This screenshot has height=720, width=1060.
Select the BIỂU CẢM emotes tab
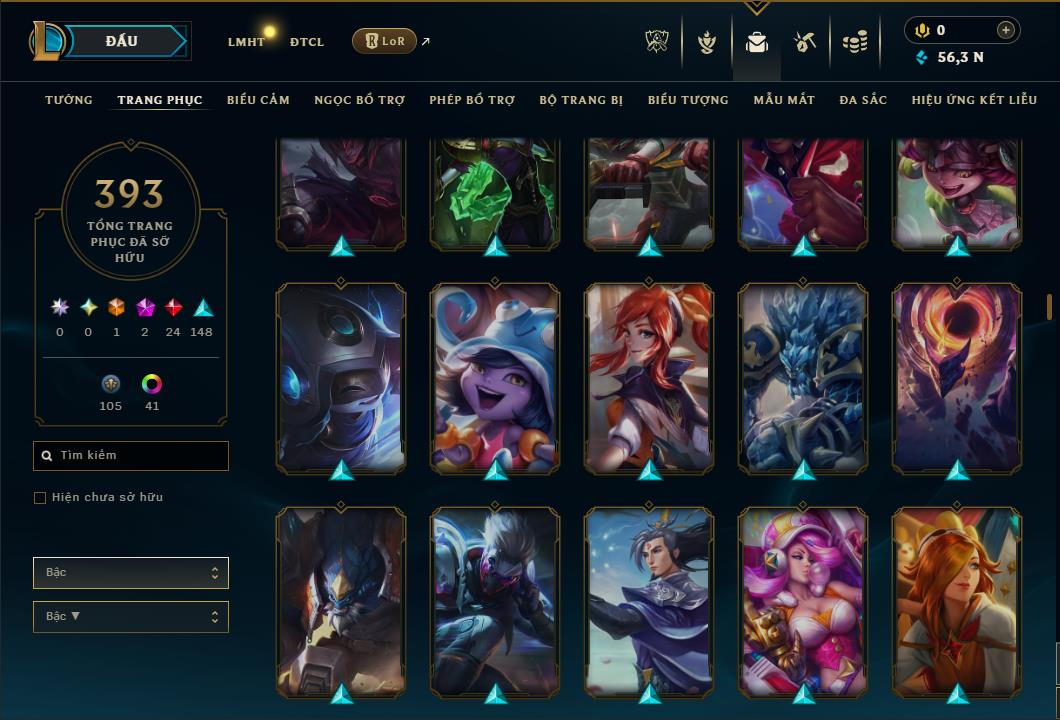point(258,100)
